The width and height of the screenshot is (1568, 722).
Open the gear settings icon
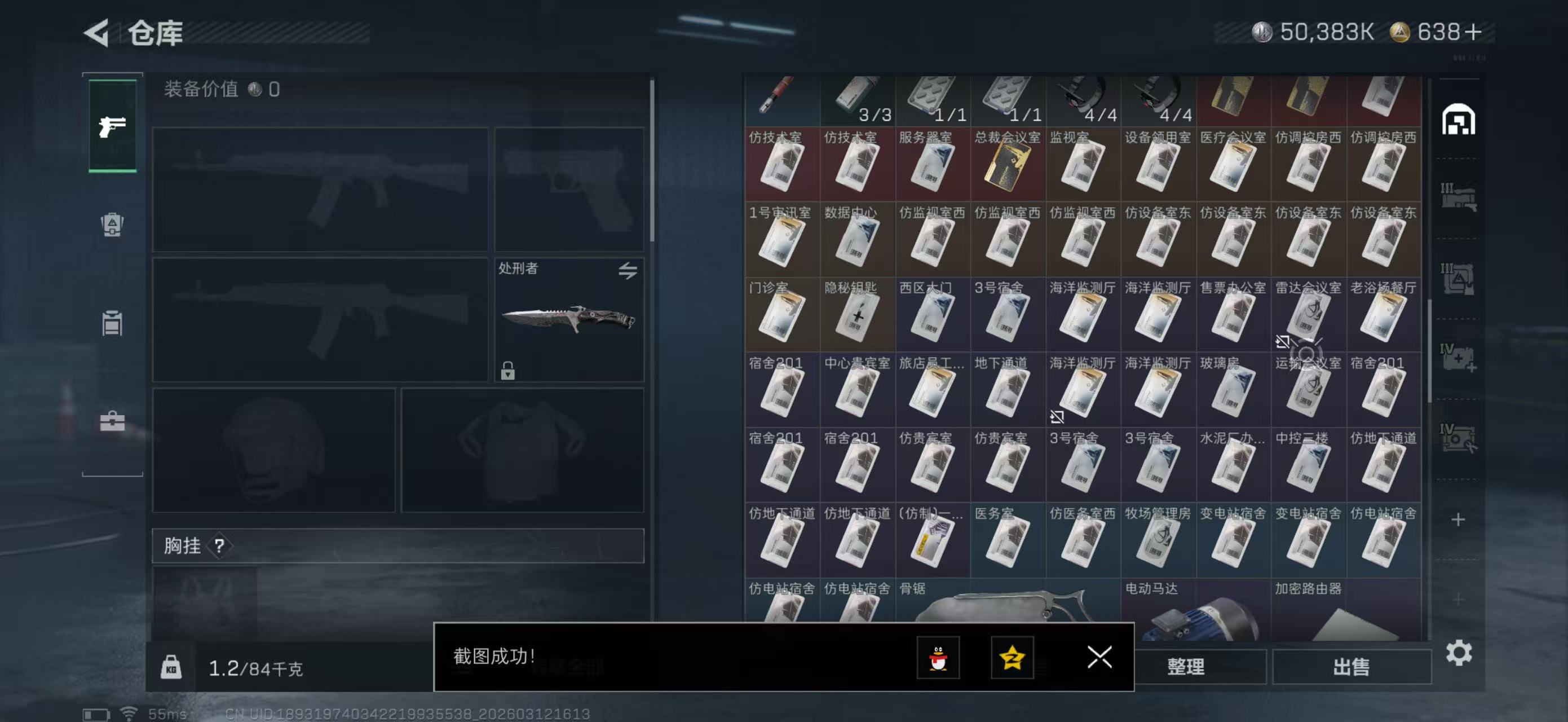(x=1459, y=653)
